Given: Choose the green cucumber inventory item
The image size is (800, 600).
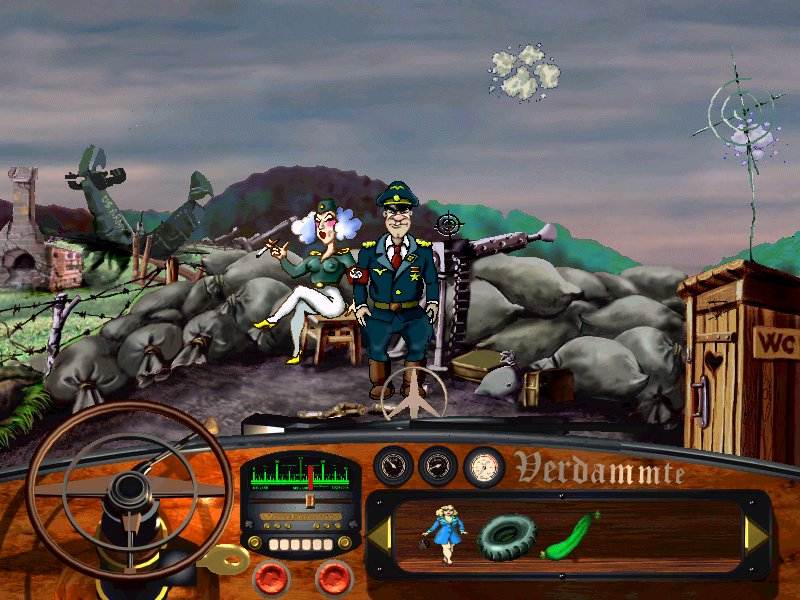Looking at the screenshot, I should pyautogui.click(x=570, y=535).
